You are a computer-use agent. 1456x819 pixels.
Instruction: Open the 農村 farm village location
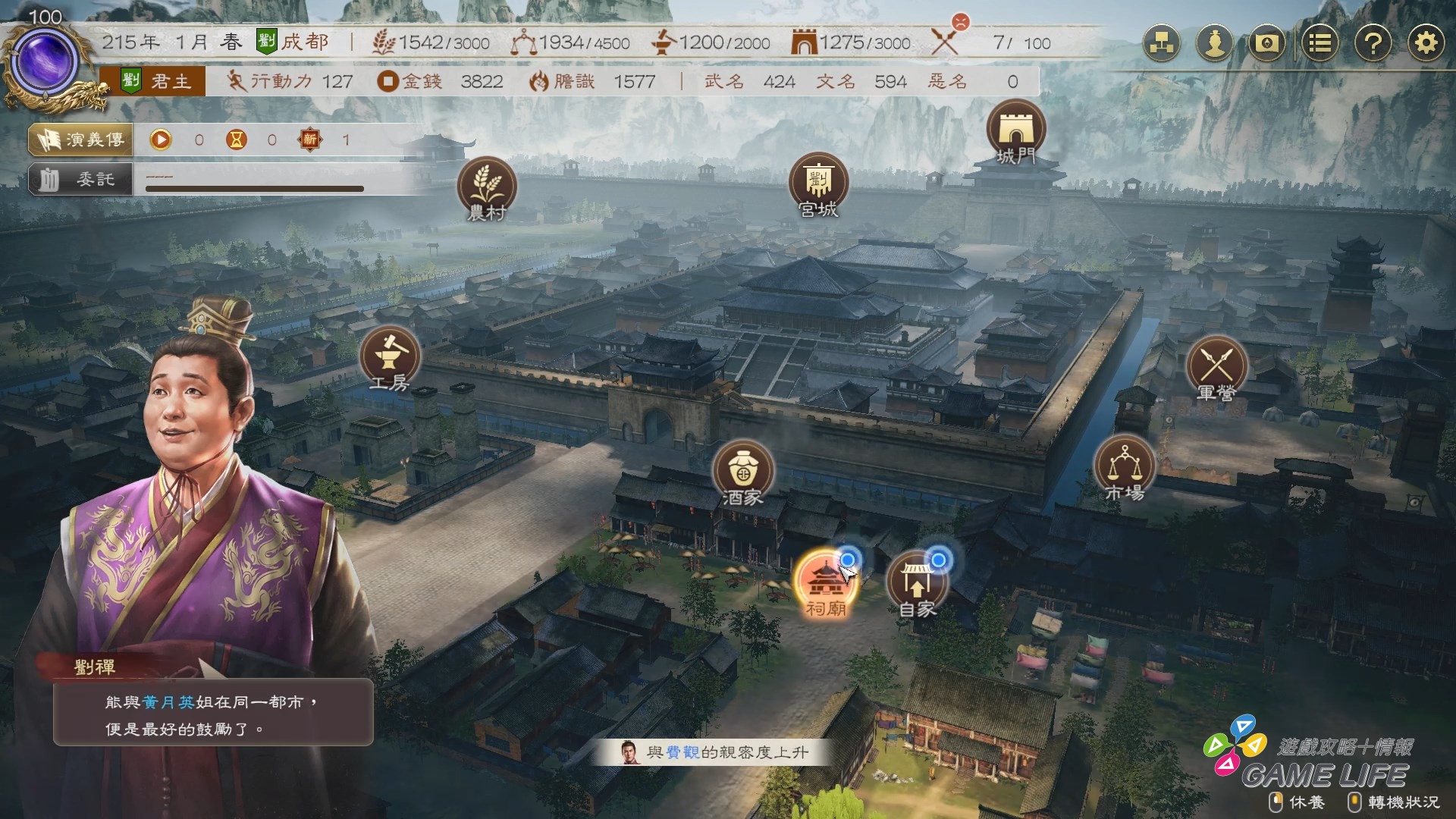[x=487, y=187]
